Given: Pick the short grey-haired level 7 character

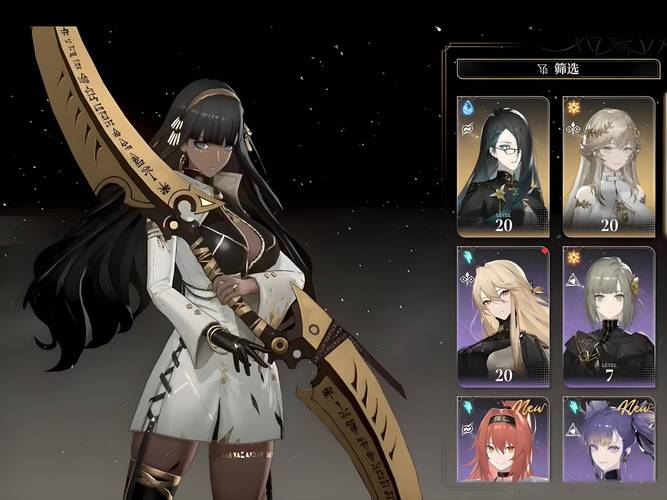Looking at the screenshot, I should tap(609, 315).
